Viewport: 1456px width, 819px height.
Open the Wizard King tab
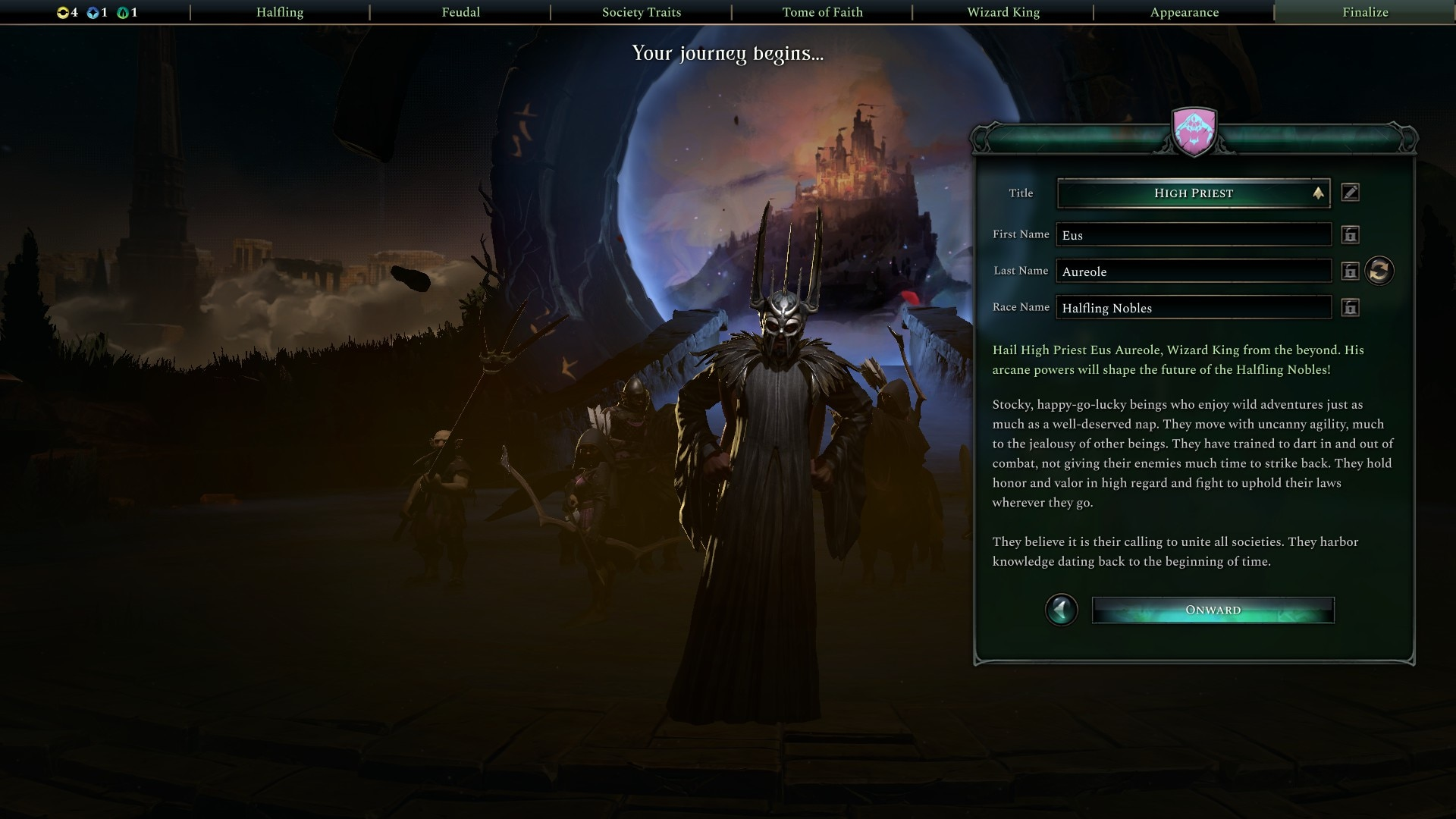click(1003, 12)
